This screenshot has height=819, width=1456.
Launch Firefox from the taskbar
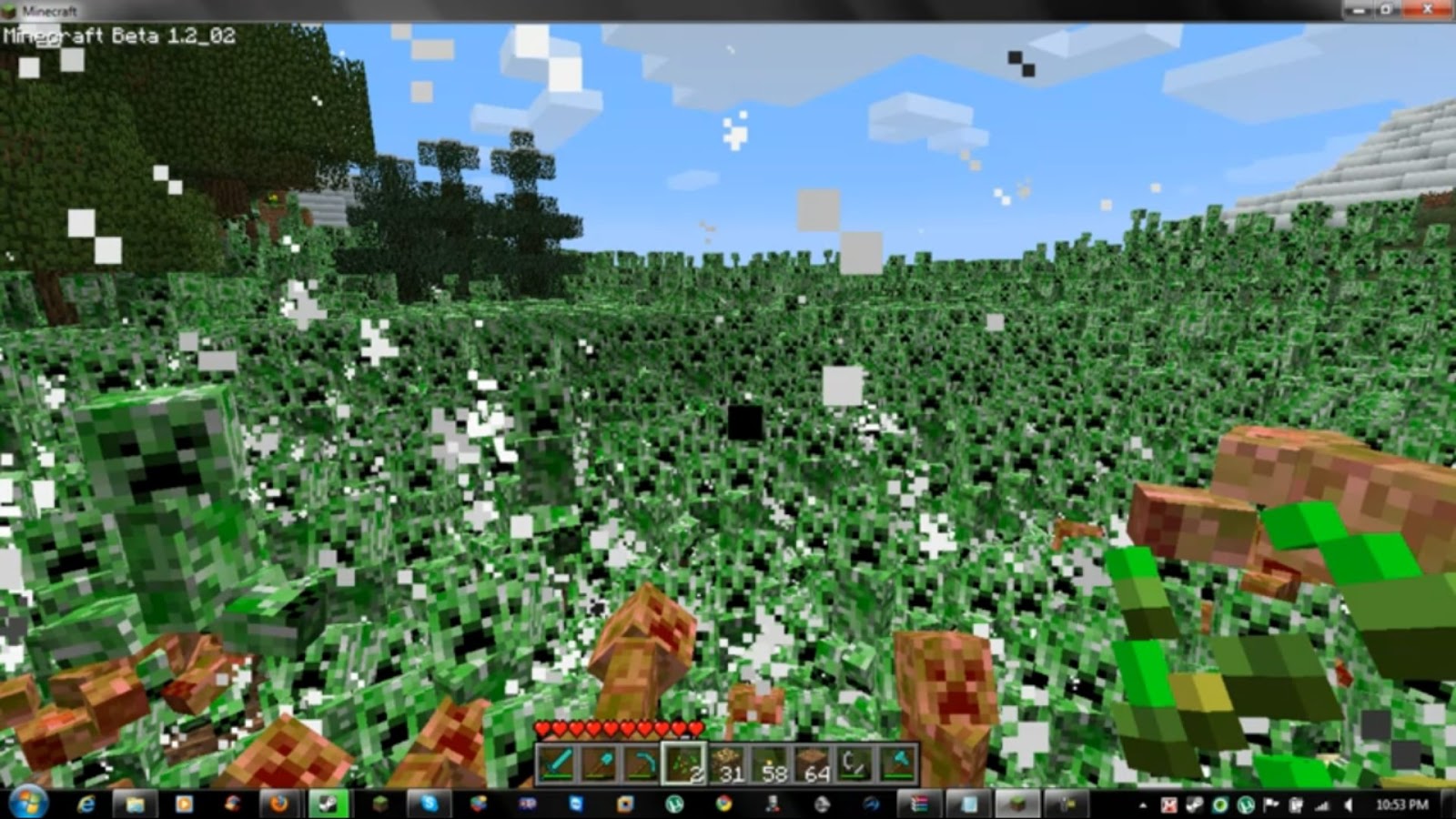pos(278,805)
